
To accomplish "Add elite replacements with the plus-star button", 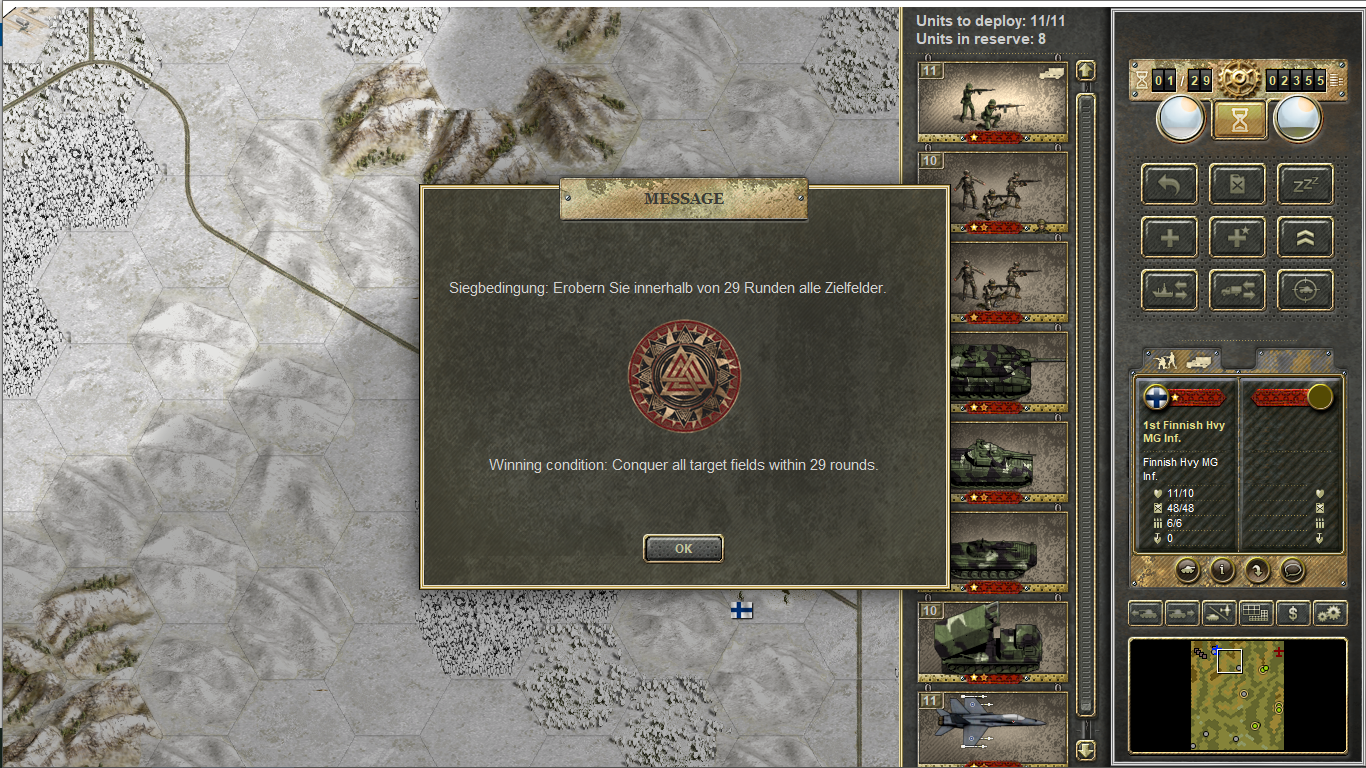I will 1237,237.
